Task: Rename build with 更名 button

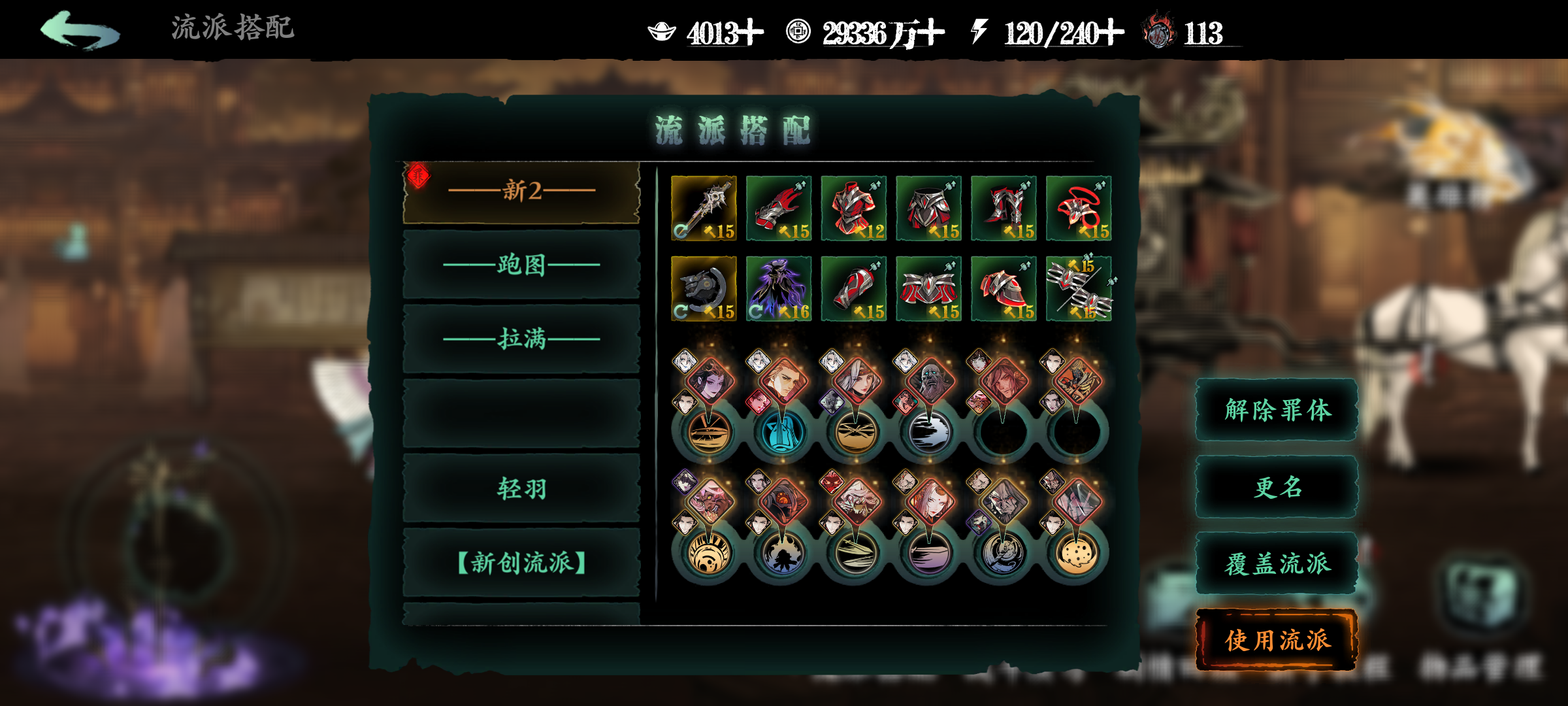Action: pos(1277,488)
